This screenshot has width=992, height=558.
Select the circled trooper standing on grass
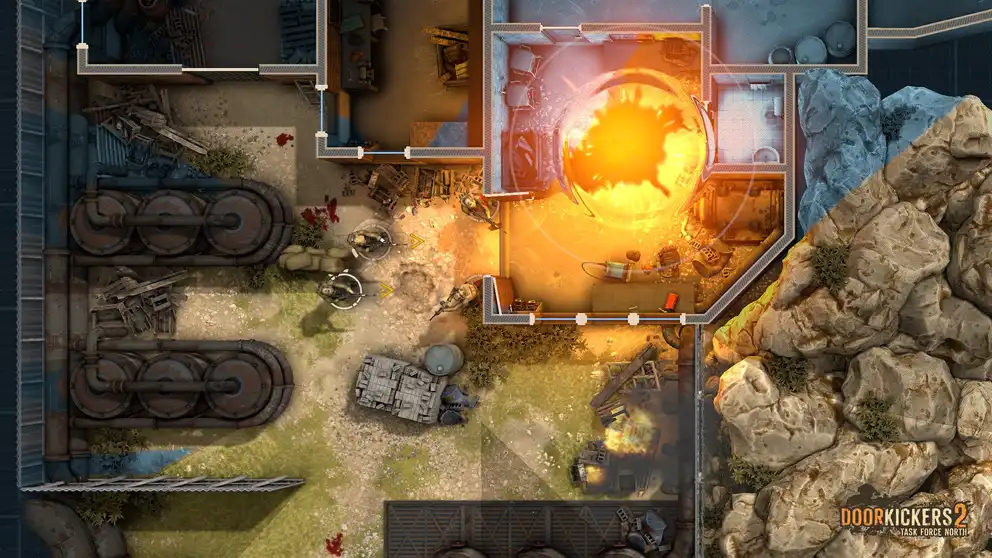click(x=339, y=289)
